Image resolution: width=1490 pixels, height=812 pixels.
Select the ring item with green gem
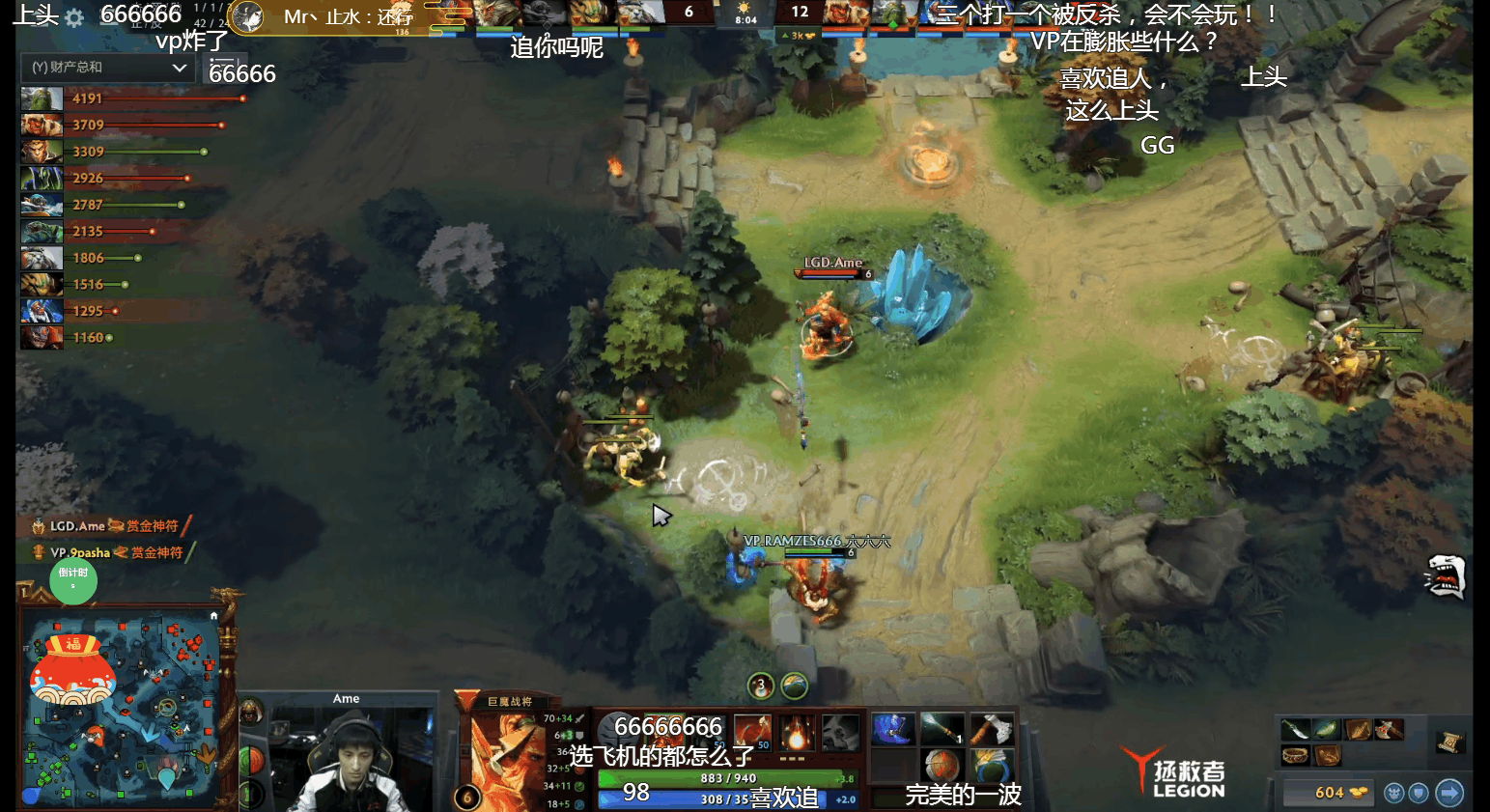(x=990, y=767)
